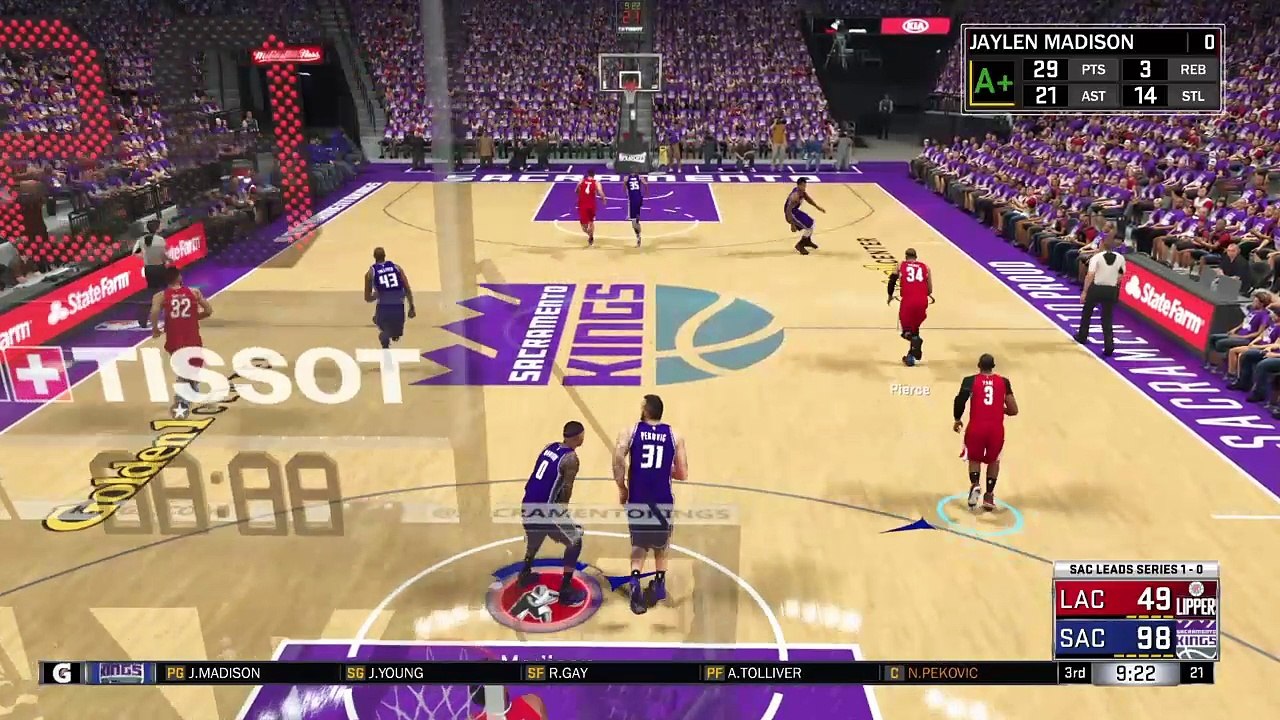Open the Jaylen Madison player stats panel
Viewport: 1280px width, 720px height.
(1092, 69)
